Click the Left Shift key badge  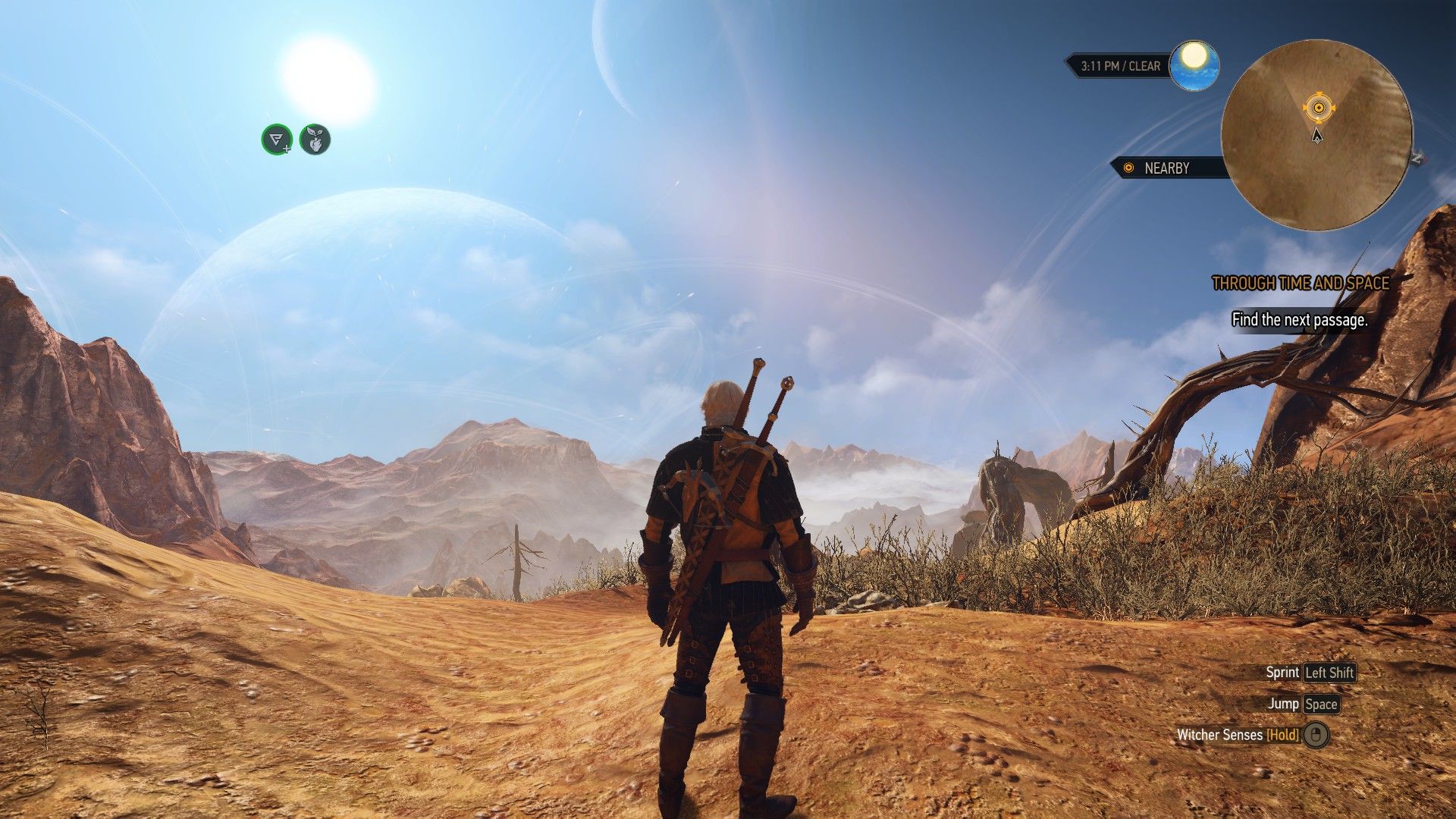1331,672
